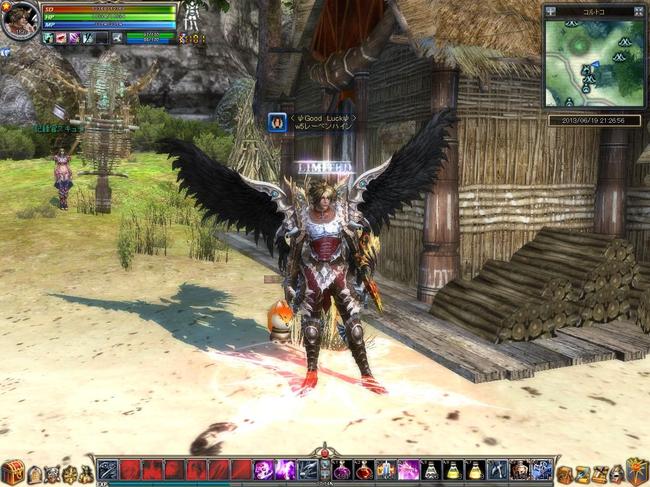This screenshot has height=487, width=650.
Task: Click the minimap's top-left corner button
Action: tap(551, 11)
